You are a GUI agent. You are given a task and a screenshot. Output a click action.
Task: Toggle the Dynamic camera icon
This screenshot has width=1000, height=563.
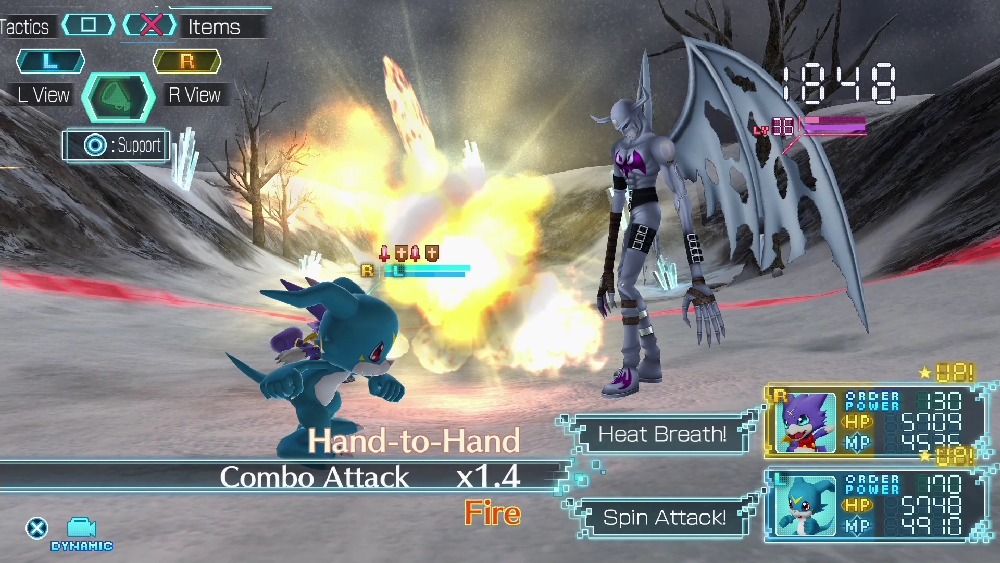point(81,530)
